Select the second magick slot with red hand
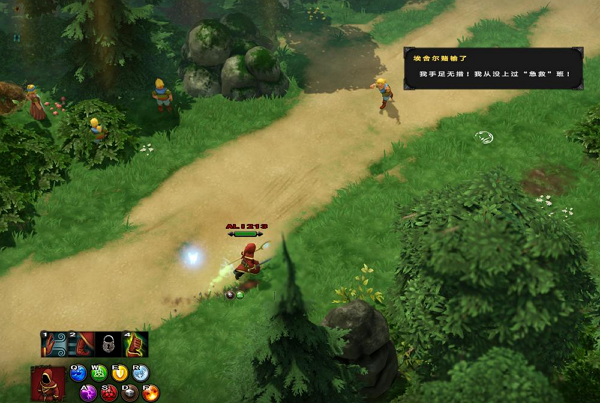 pos(80,345)
